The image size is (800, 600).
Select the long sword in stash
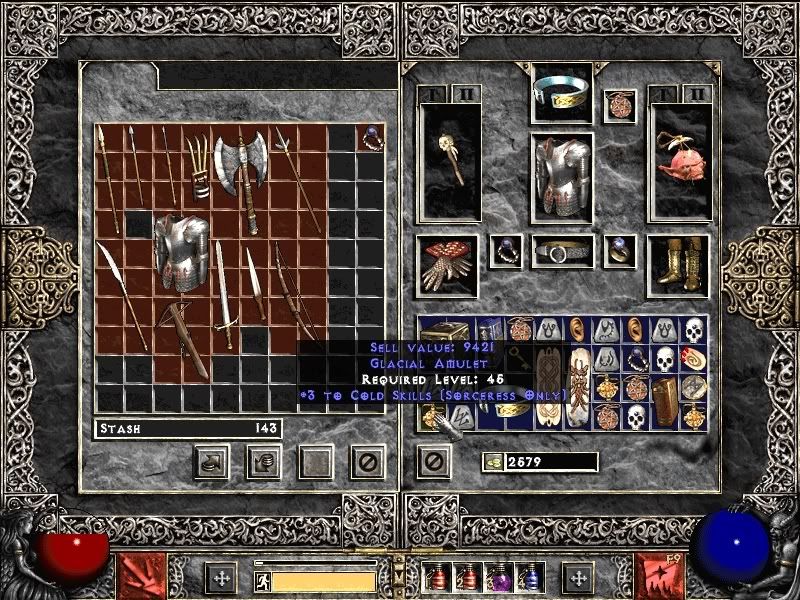click(224, 300)
